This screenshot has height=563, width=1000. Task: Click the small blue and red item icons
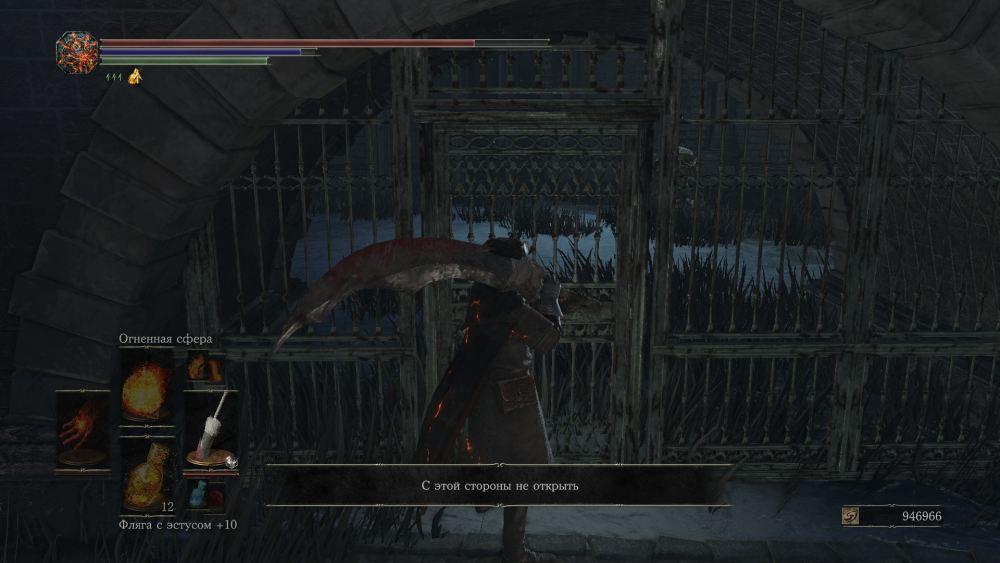pyautogui.click(x=208, y=495)
